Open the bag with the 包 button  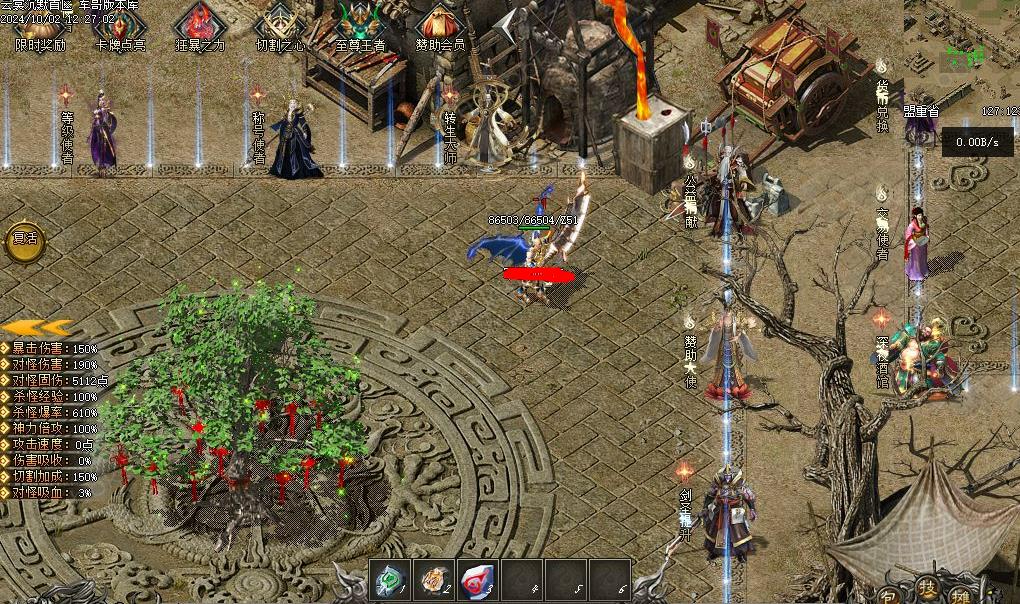tap(889, 596)
